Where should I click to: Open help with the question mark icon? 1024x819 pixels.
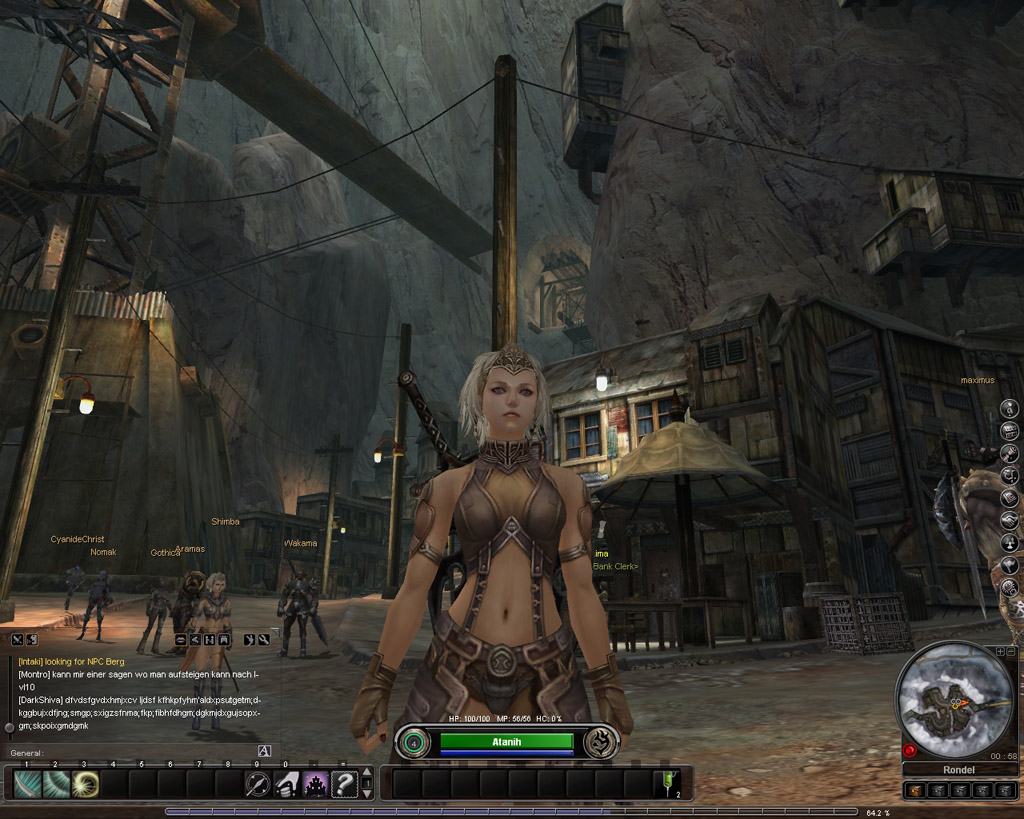[x=344, y=783]
